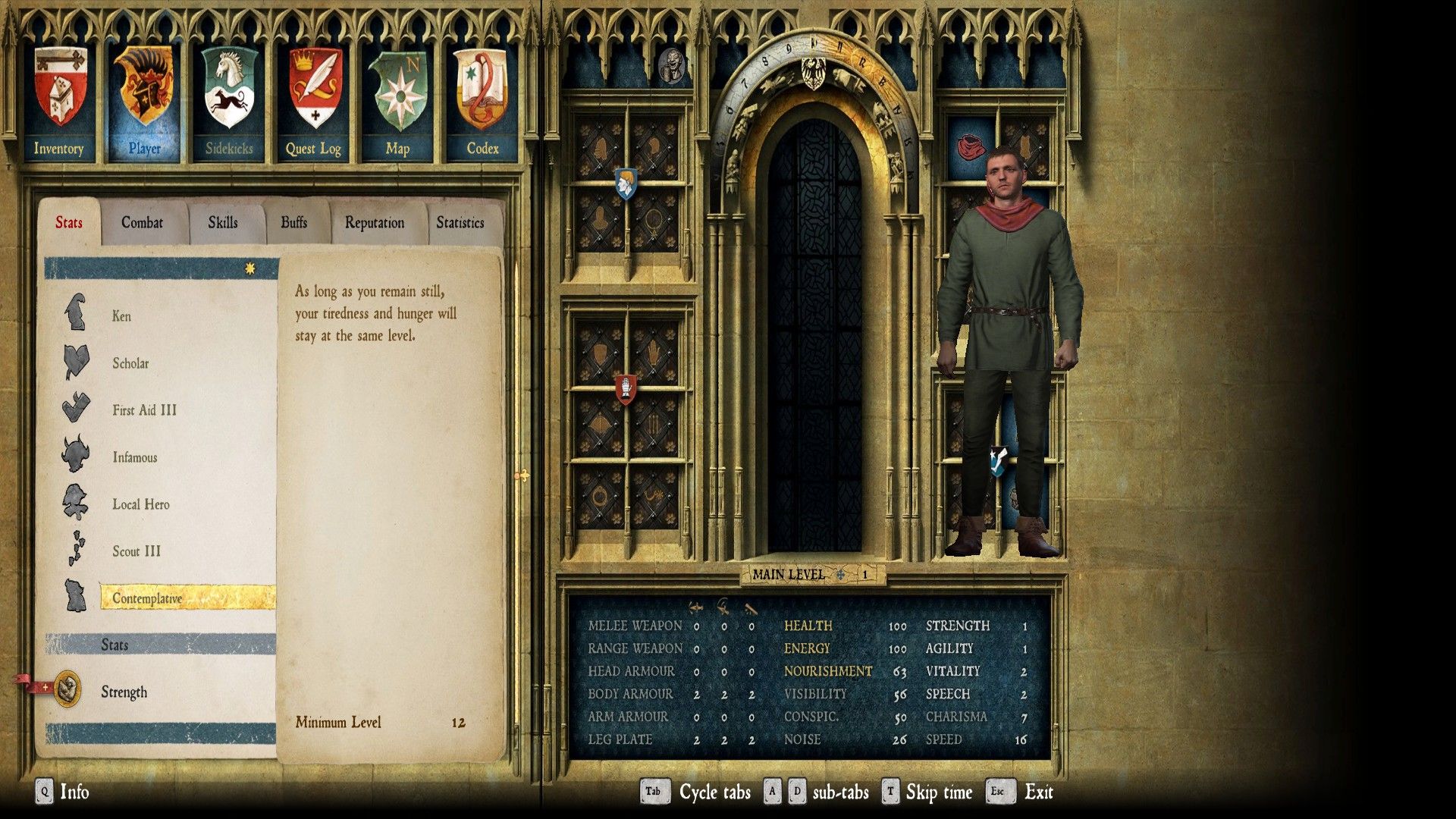Switch to the Statistics tab
This screenshot has height=819, width=1456.
(x=460, y=222)
